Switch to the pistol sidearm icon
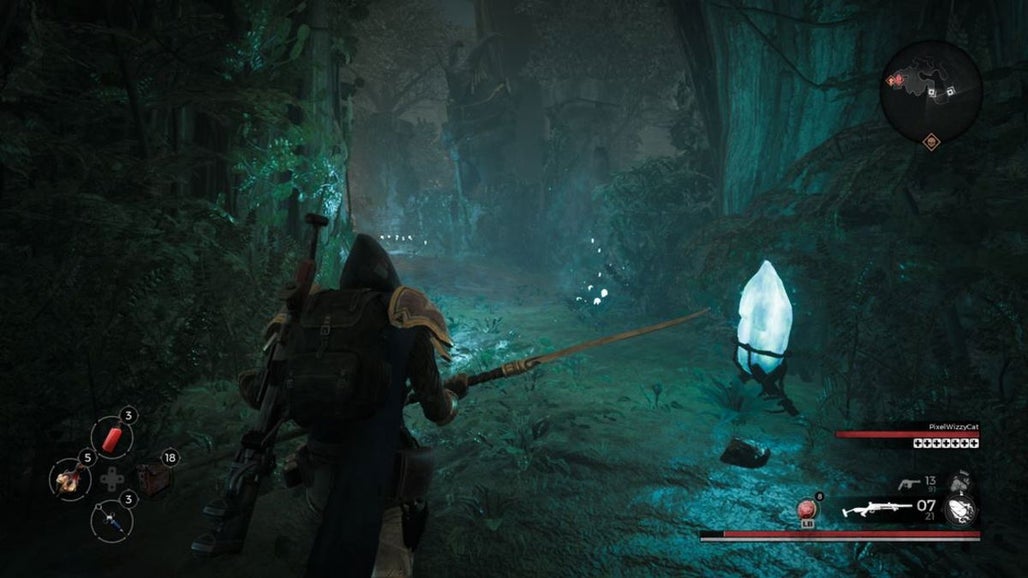The image size is (1028, 578). pyautogui.click(x=909, y=484)
